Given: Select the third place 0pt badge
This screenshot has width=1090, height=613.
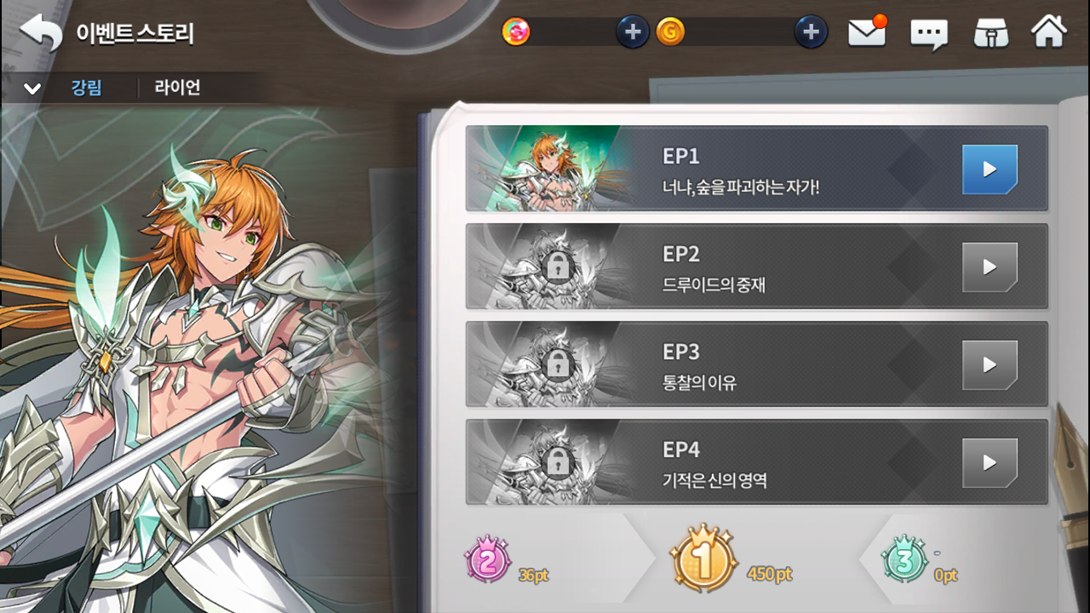Looking at the screenshot, I should point(904,561).
